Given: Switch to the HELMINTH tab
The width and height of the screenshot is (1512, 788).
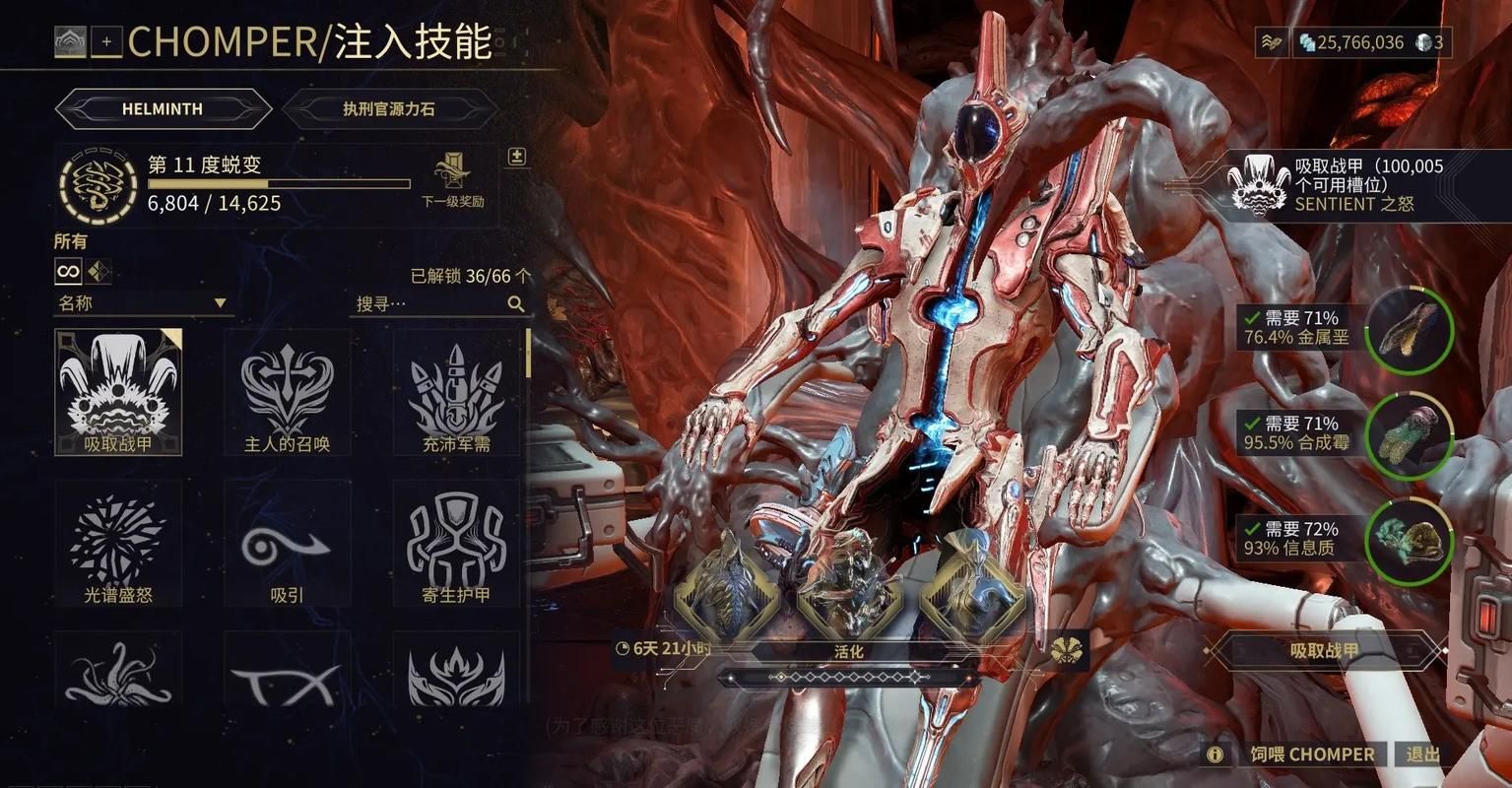Looking at the screenshot, I should coord(163,108).
